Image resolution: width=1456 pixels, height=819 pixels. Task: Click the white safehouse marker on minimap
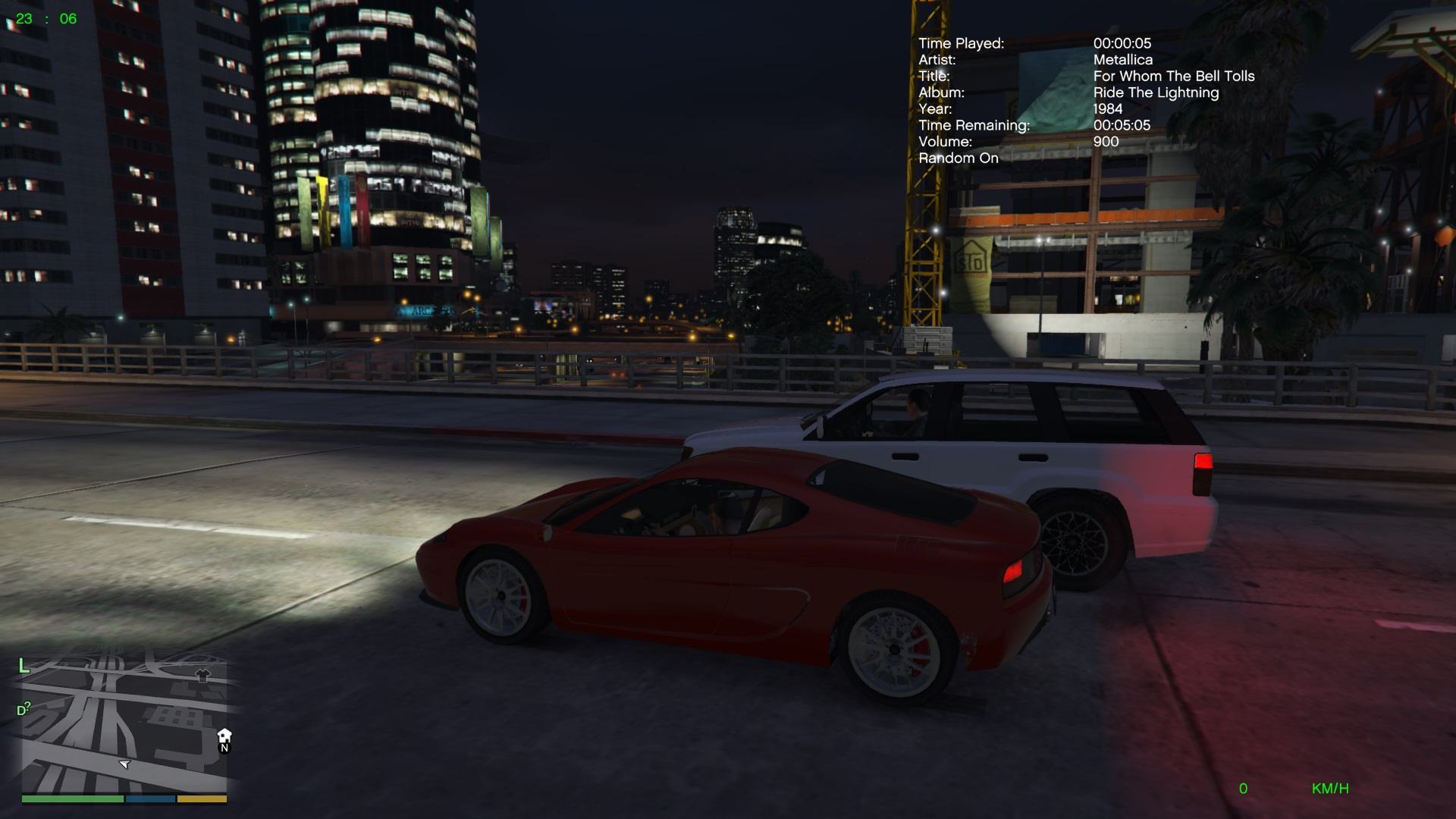pos(224,735)
